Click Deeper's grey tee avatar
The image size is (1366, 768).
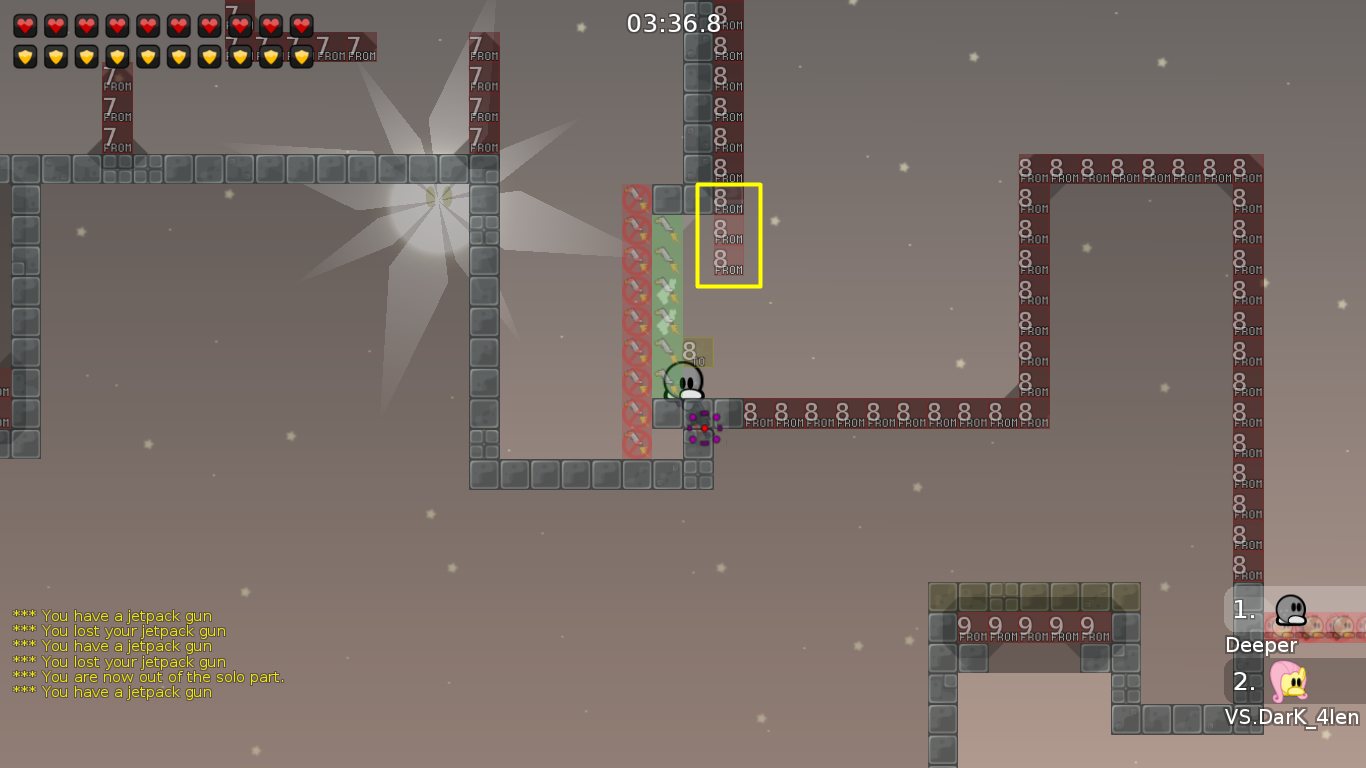click(1288, 608)
